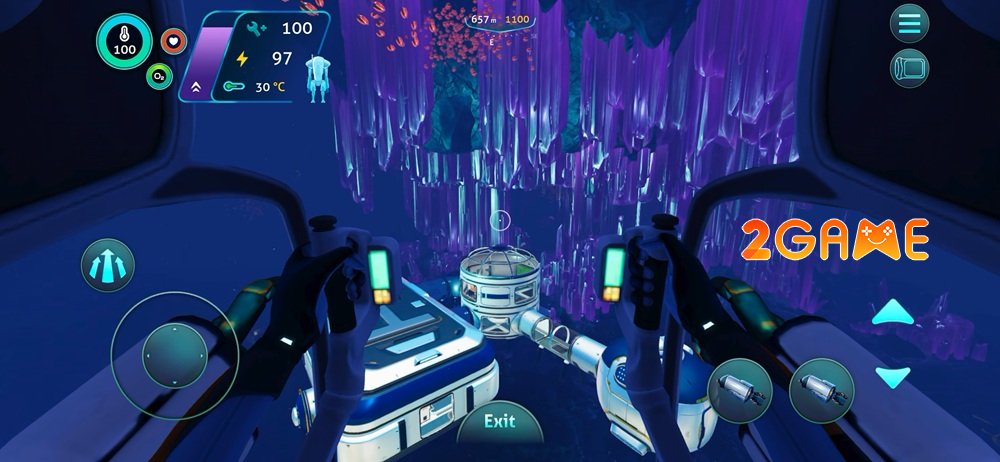Viewport: 1000px width, 462px height.
Task: Tap the virtual movement joystick
Action: pos(174,355)
